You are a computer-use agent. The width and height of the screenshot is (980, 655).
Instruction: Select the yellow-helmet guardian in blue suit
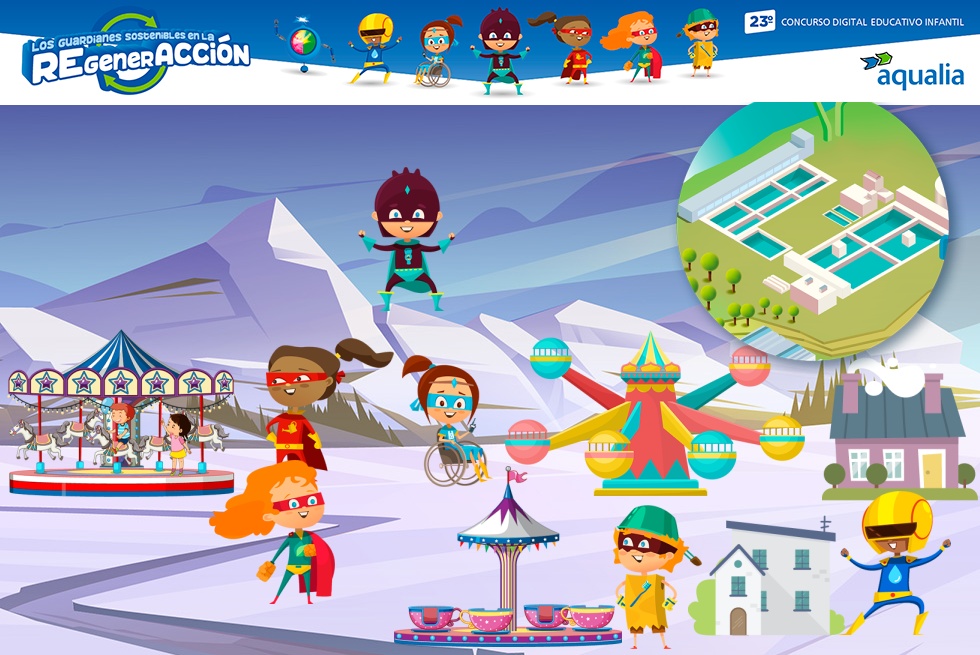click(895, 561)
